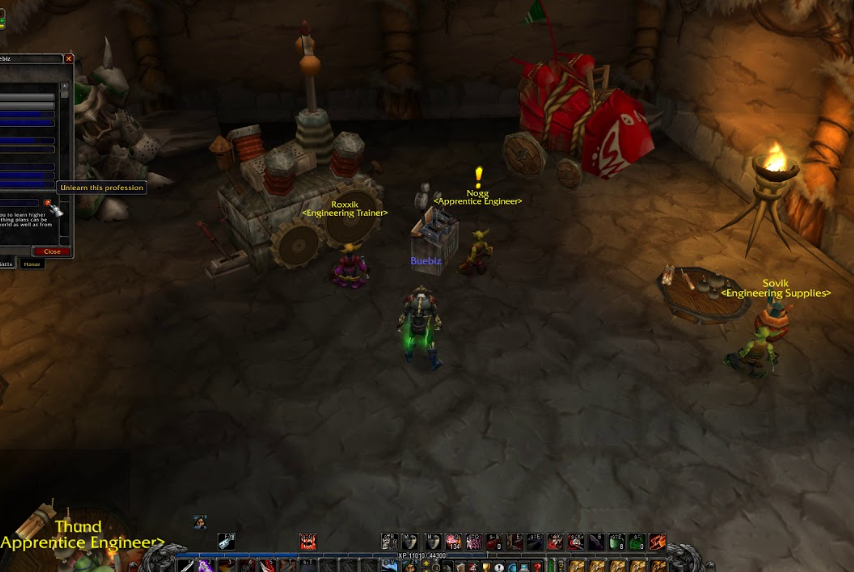Image resolution: width=854 pixels, height=572 pixels.
Task: Close the skills window with the X
Action: coord(68,59)
